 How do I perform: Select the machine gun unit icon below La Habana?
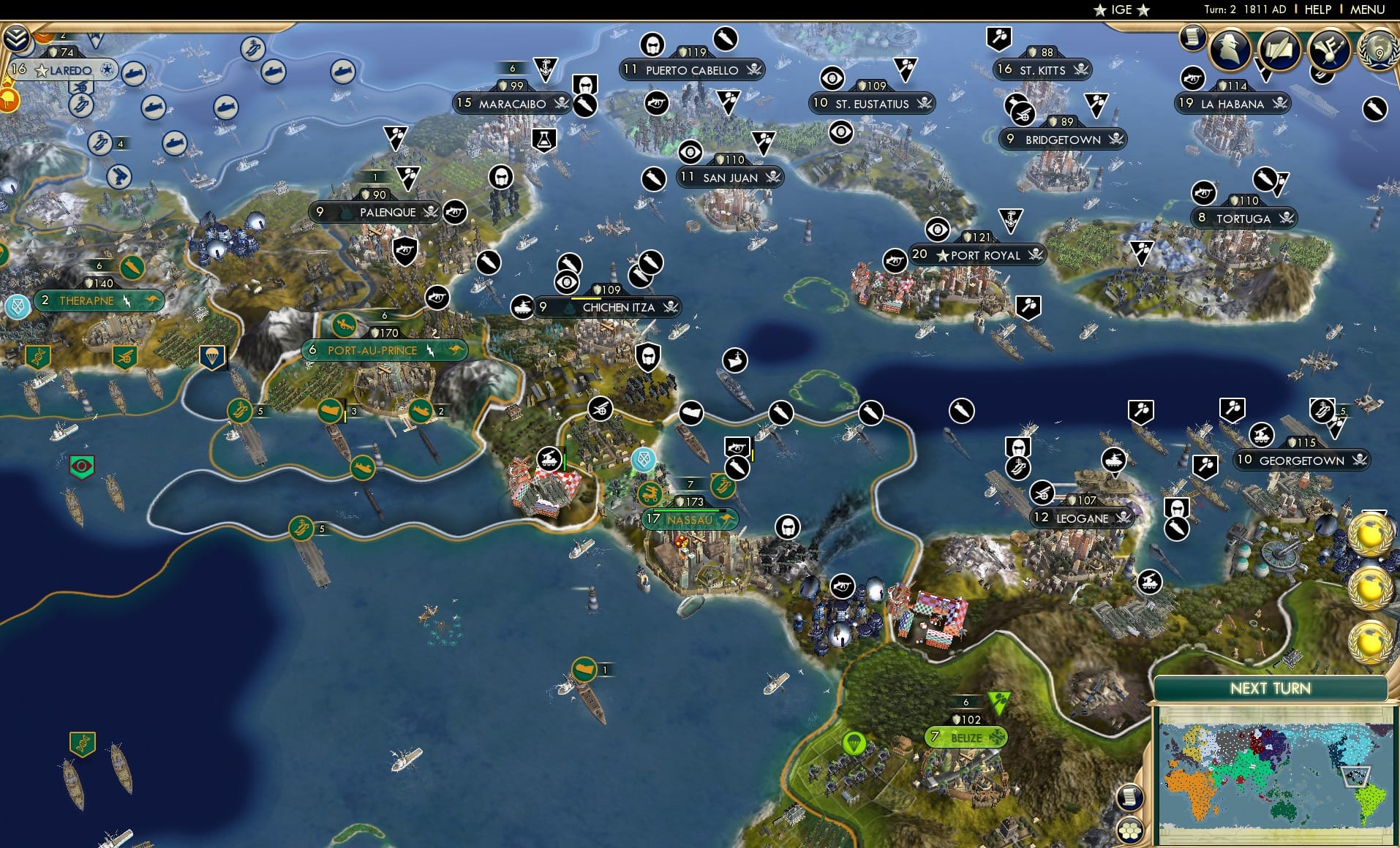coord(1203,194)
